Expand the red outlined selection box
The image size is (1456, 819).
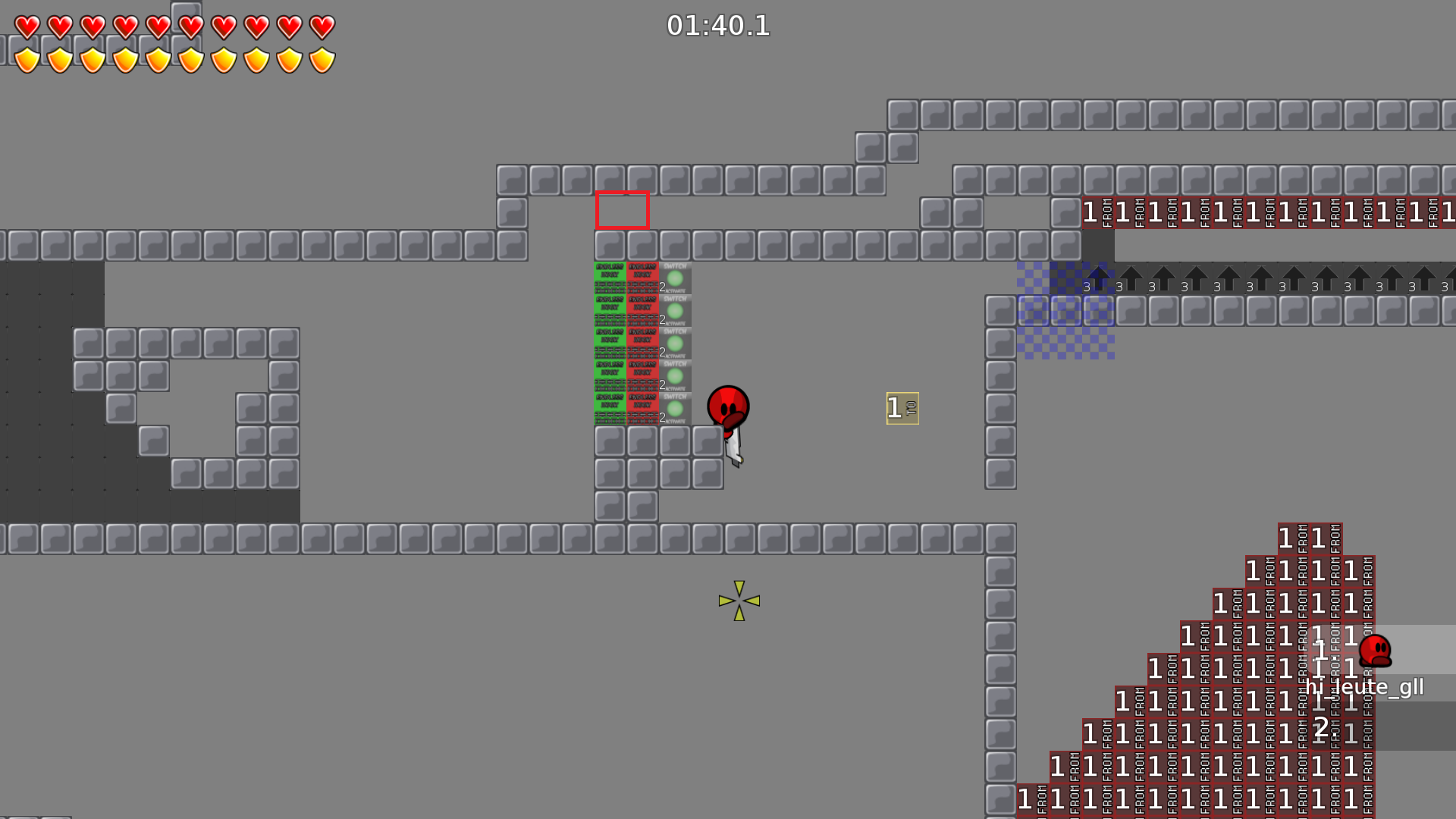point(623,211)
